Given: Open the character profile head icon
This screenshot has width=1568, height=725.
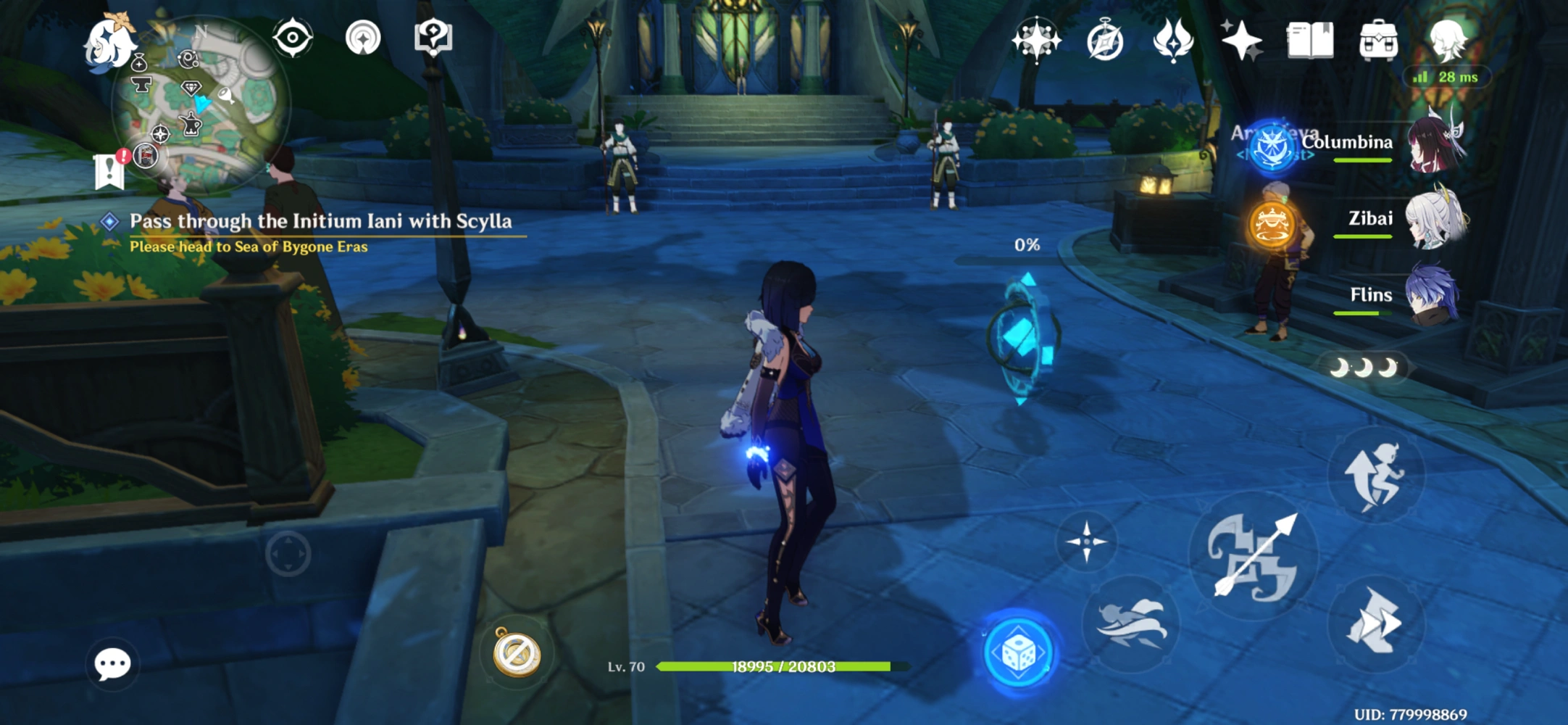Looking at the screenshot, I should [x=1447, y=40].
